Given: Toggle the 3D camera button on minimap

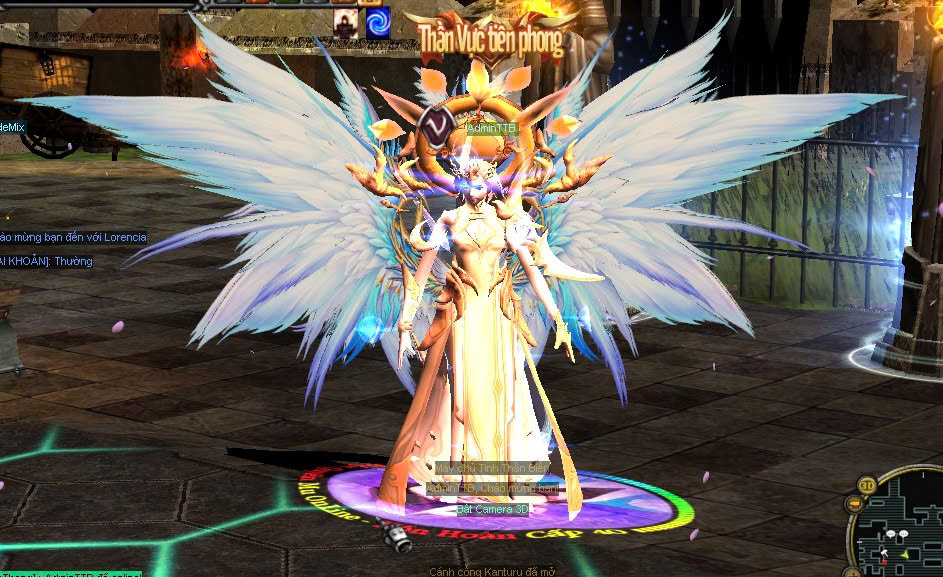Looking at the screenshot, I should click(866, 486).
